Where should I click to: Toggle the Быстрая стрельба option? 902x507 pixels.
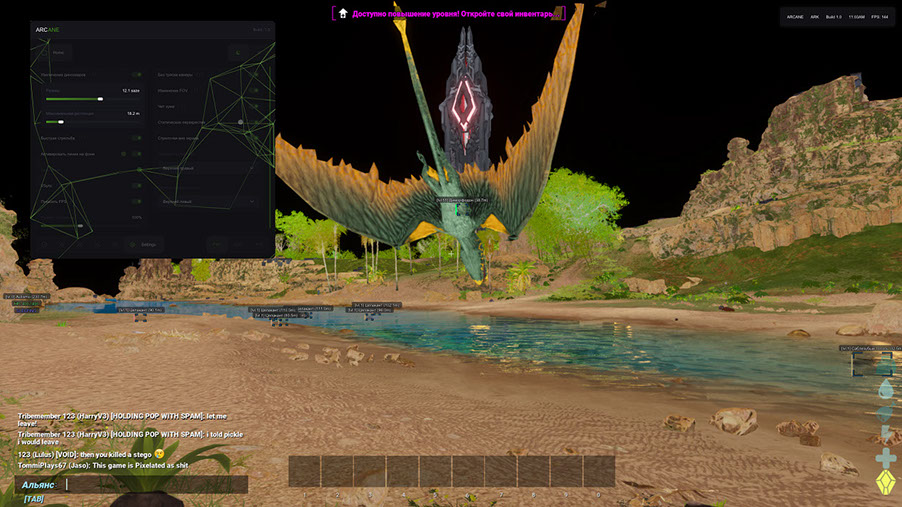(136, 138)
